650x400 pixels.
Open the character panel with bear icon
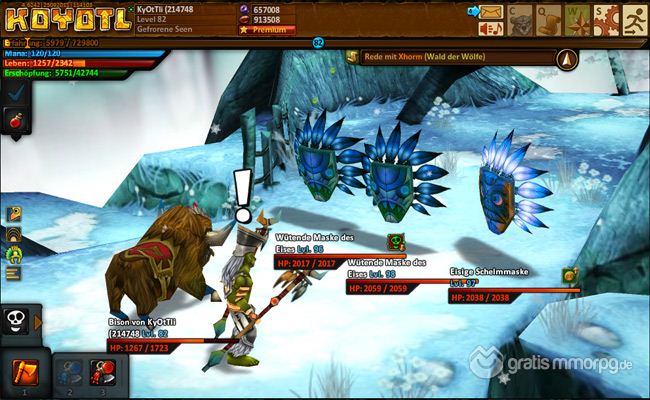tap(520, 19)
